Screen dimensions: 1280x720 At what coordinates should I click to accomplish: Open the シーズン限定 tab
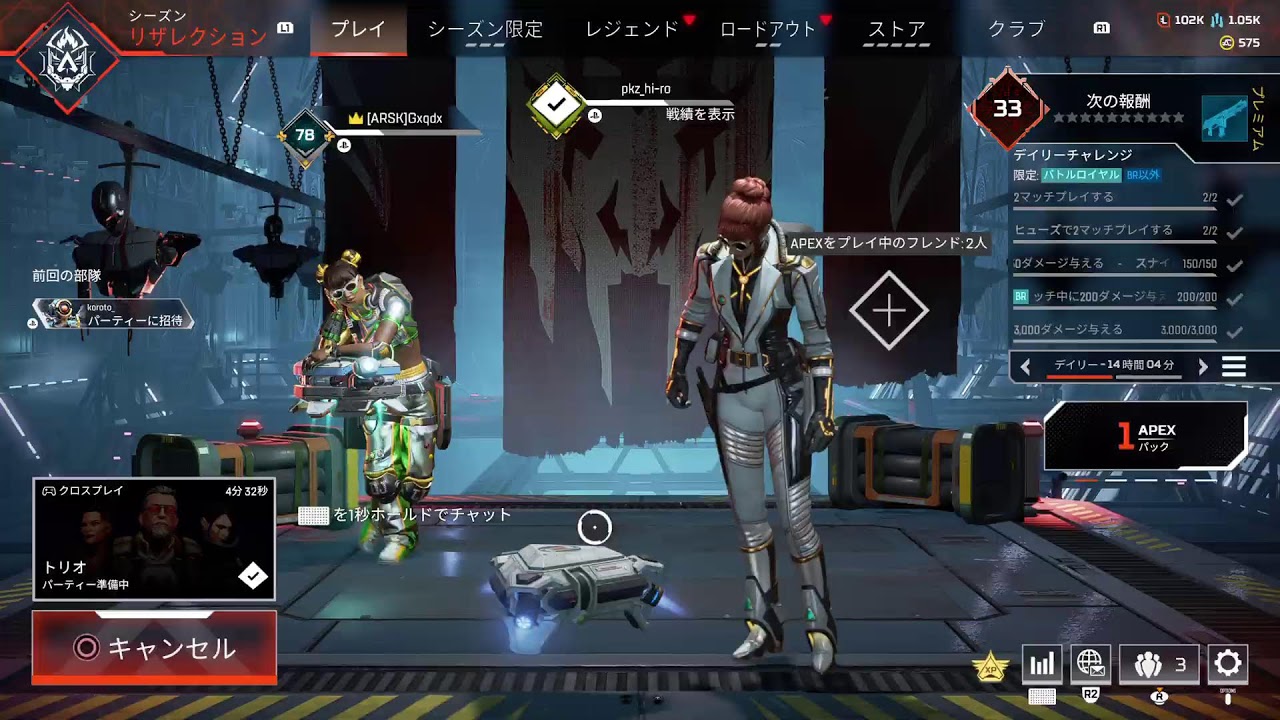point(485,29)
